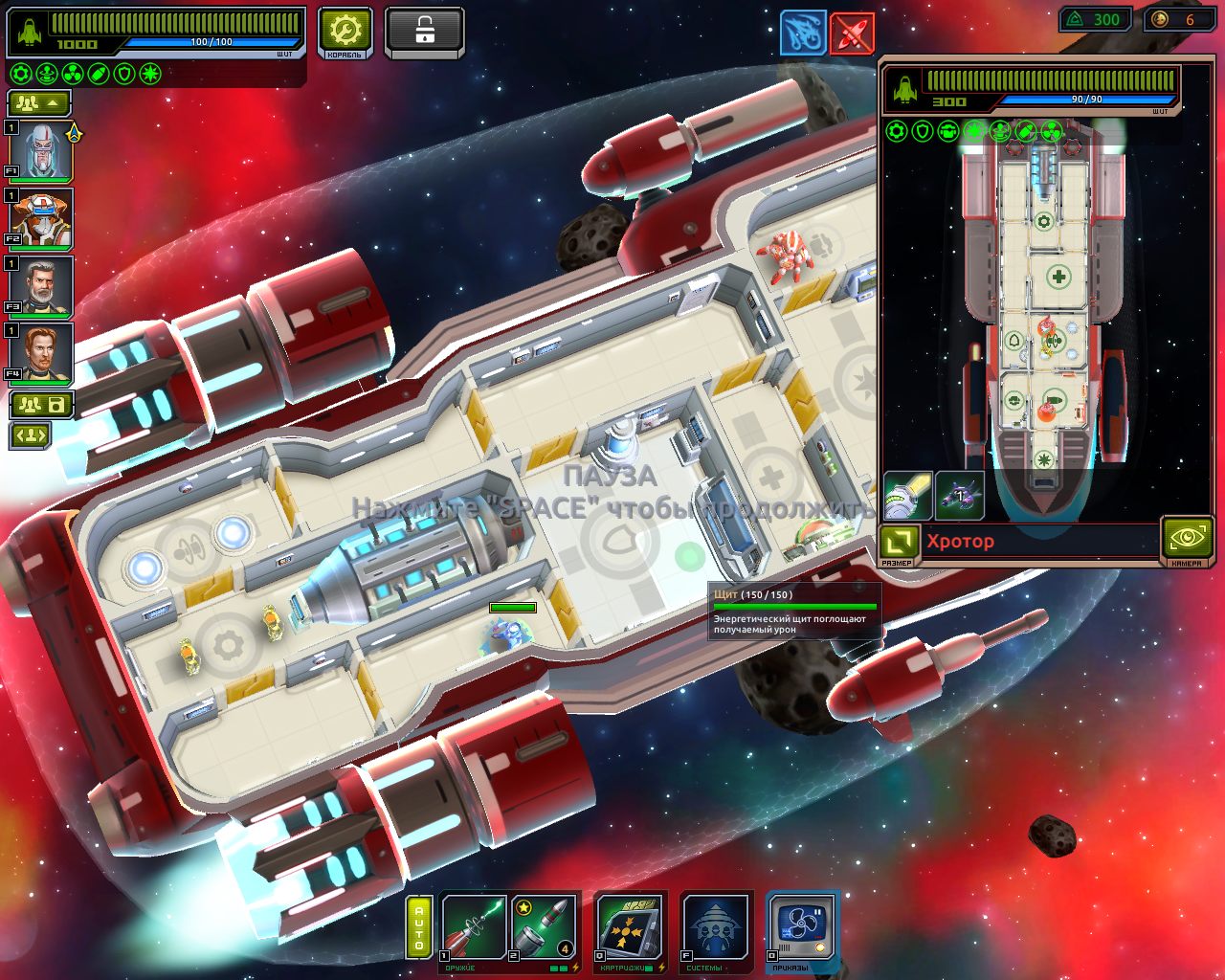Select the missile launcher weapon slot
Viewport: 1225px width, 980px height.
543,926
